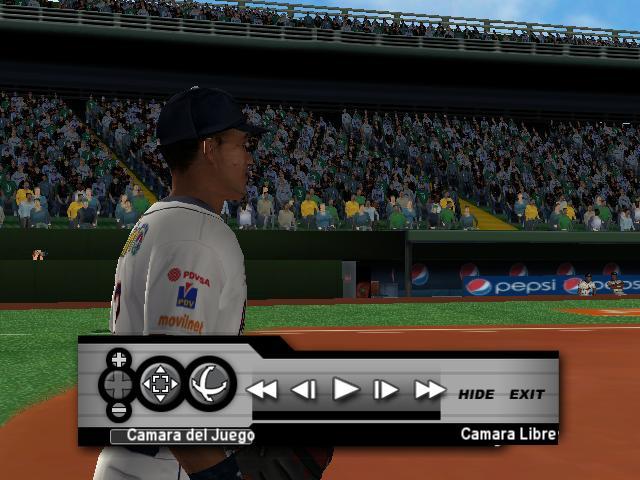This screenshot has height=480, width=640.
Task: Step forward one frame
Action: [x=386, y=390]
